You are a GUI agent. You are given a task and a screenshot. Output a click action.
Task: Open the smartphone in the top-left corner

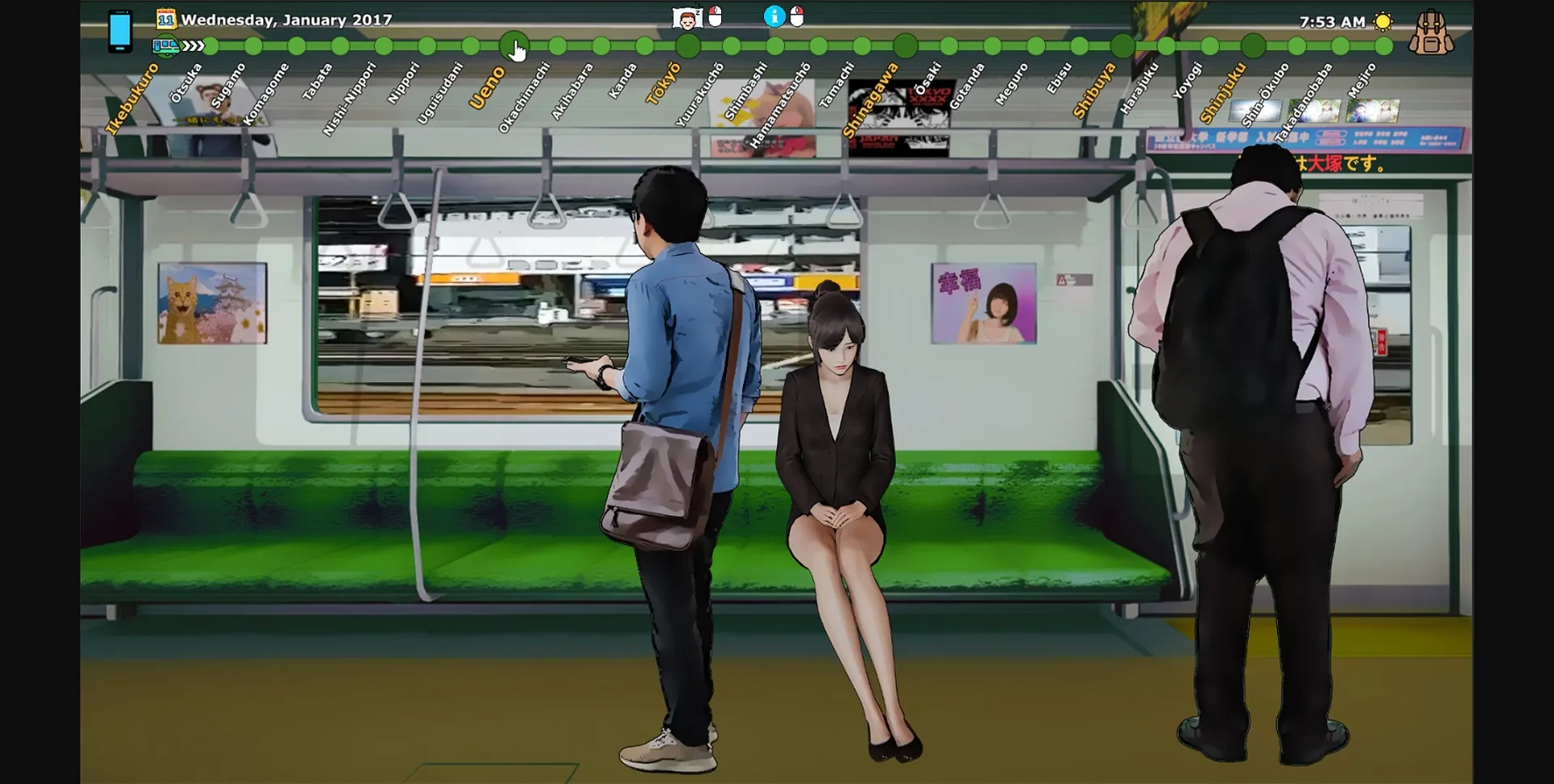coord(121,27)
